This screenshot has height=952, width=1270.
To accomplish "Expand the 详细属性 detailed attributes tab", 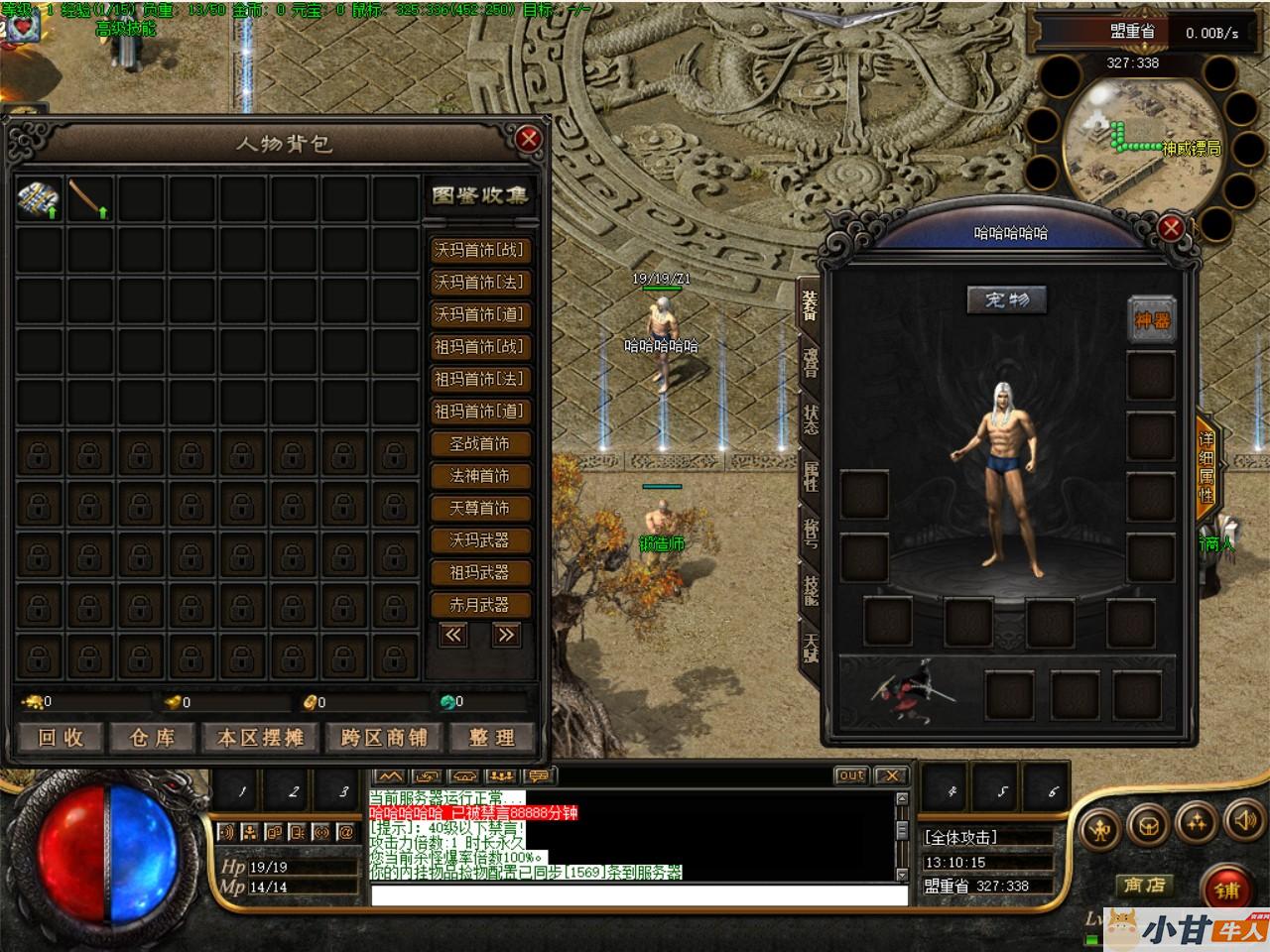I will 1206,466.
